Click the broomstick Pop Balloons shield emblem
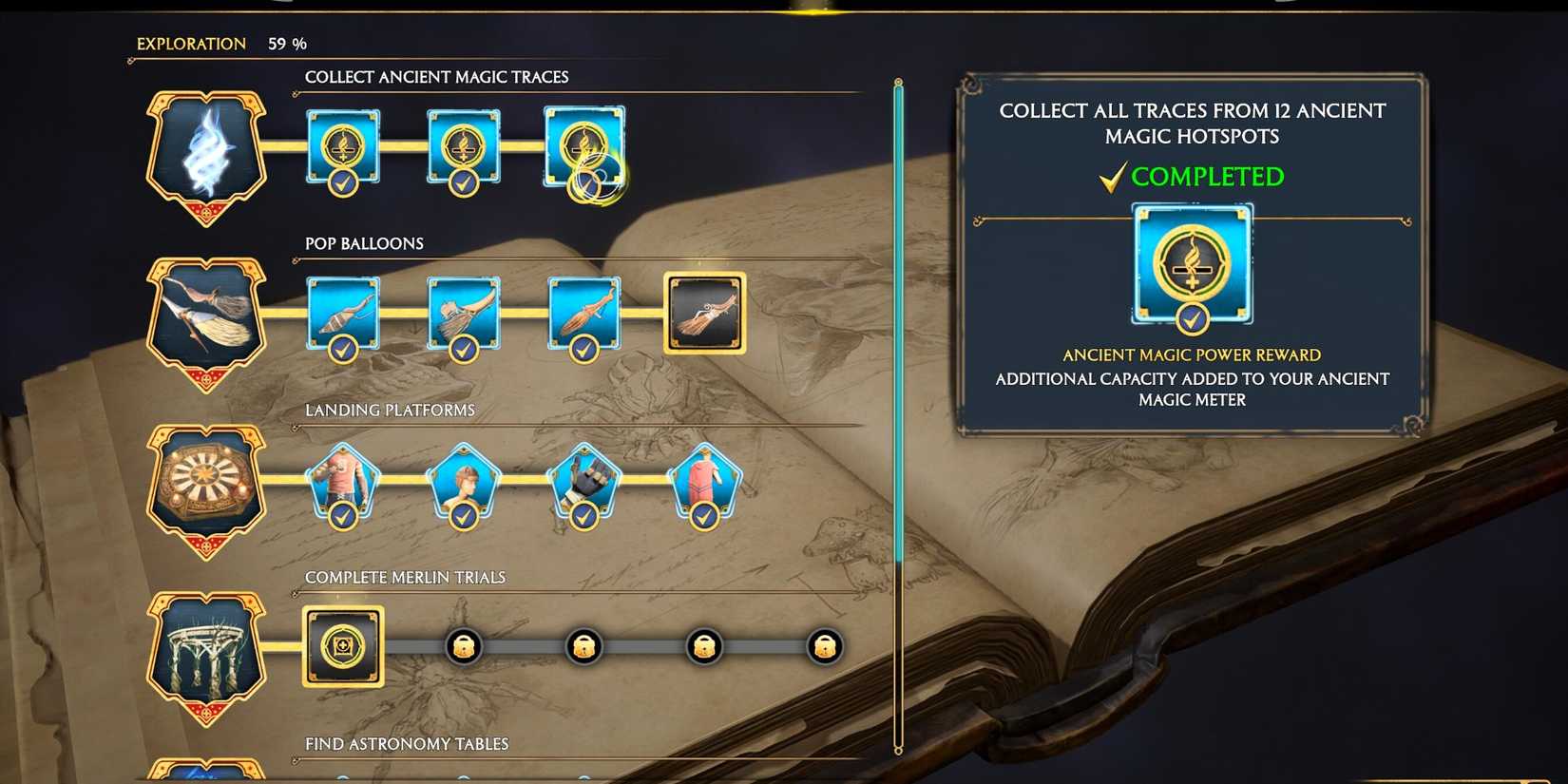 tap(205, 316)
